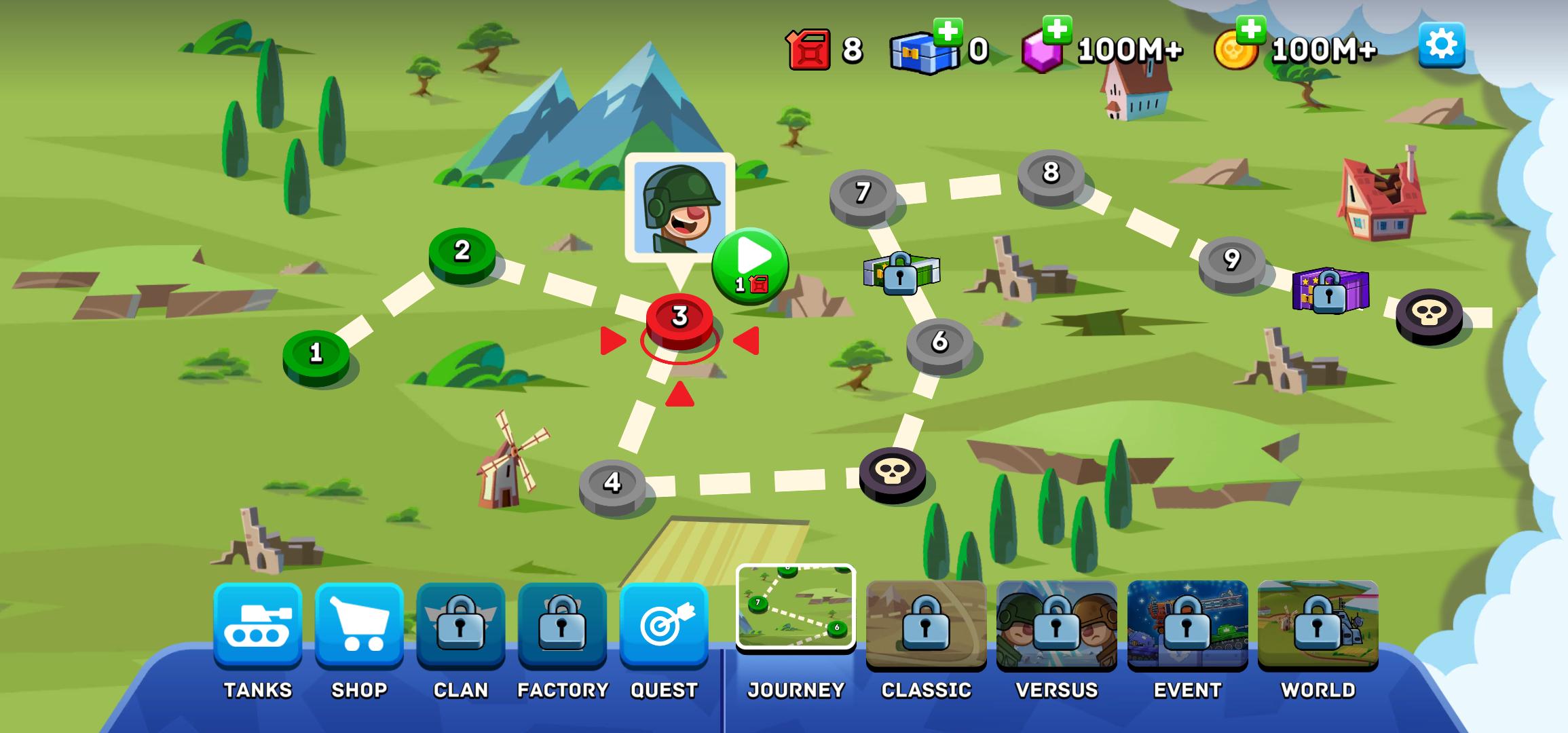Select the red level 3 node
Screen dimensions: 1568x733
[x=679, y=320]
